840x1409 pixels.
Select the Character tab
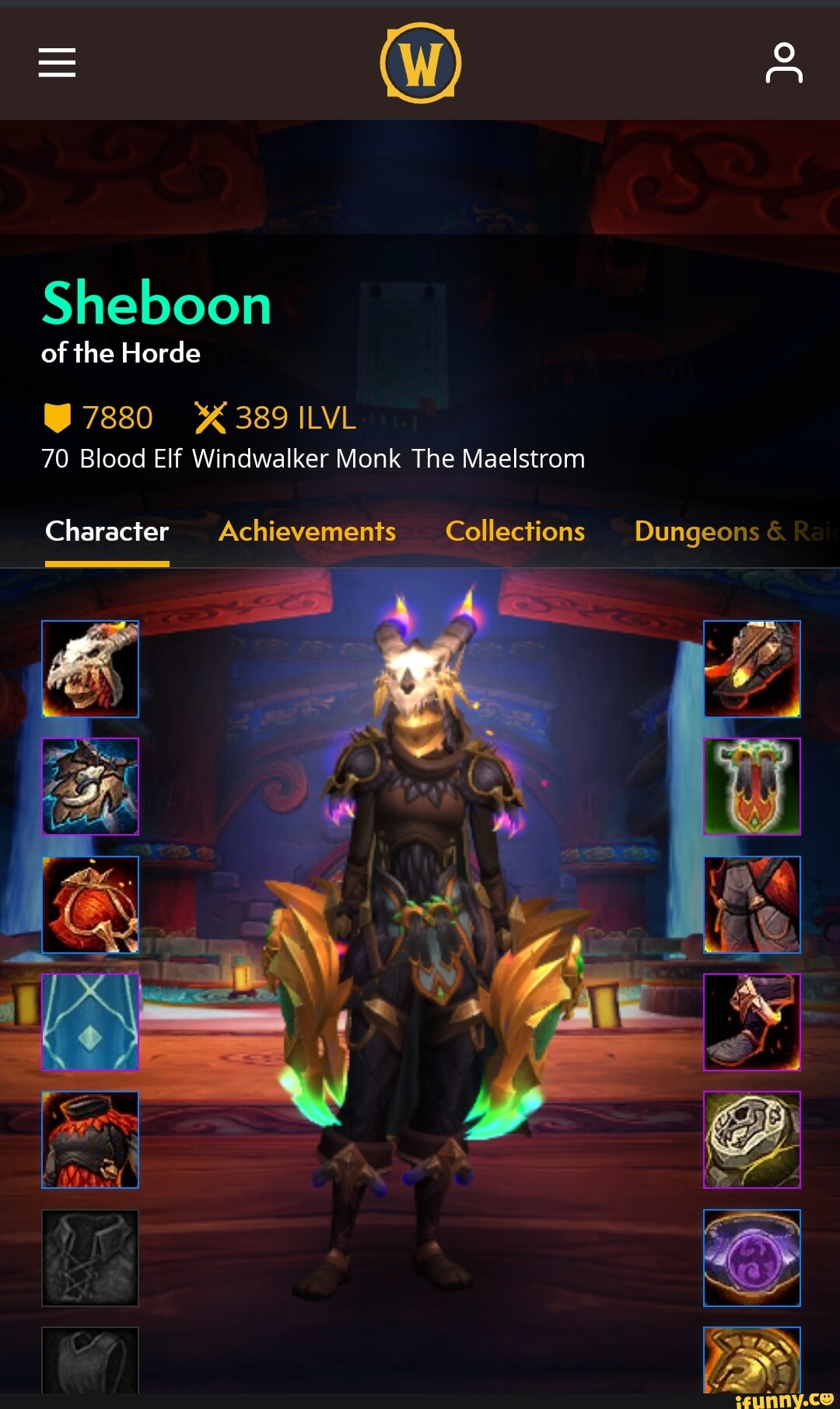[107, 531]
